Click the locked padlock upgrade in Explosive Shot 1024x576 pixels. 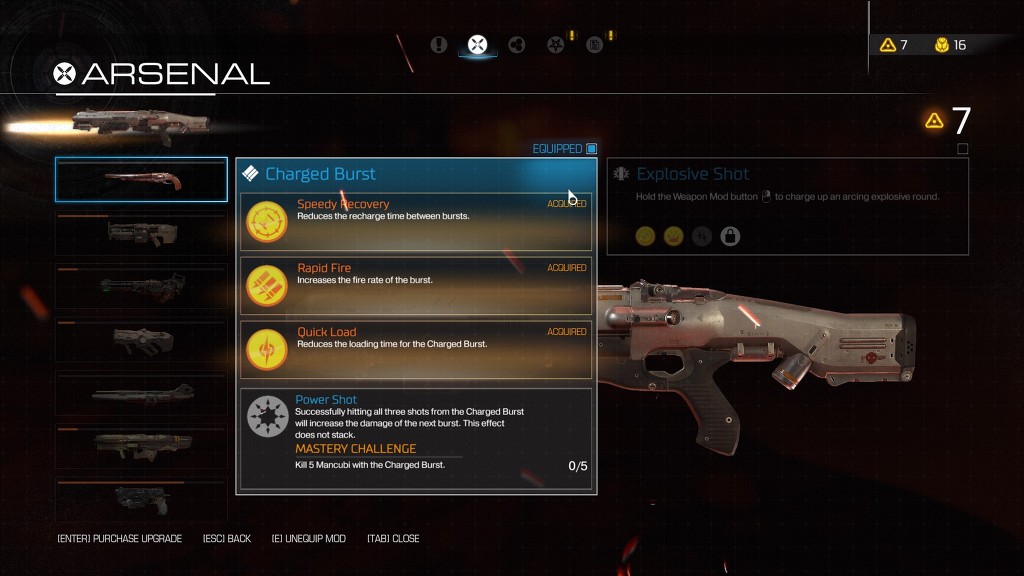[730, 237]
